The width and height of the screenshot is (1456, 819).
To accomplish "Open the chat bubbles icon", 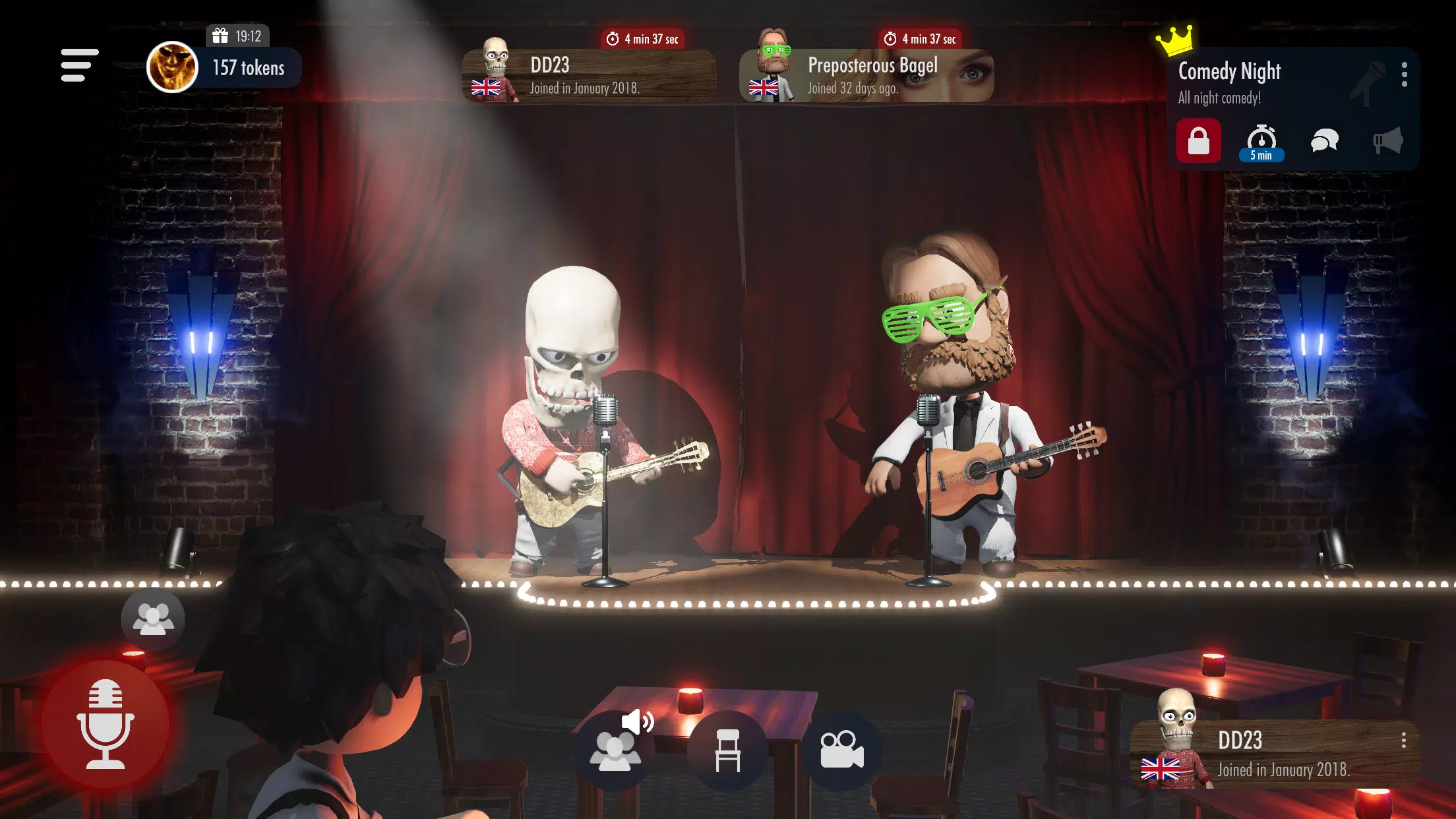I will click(x=1325, y=140).
